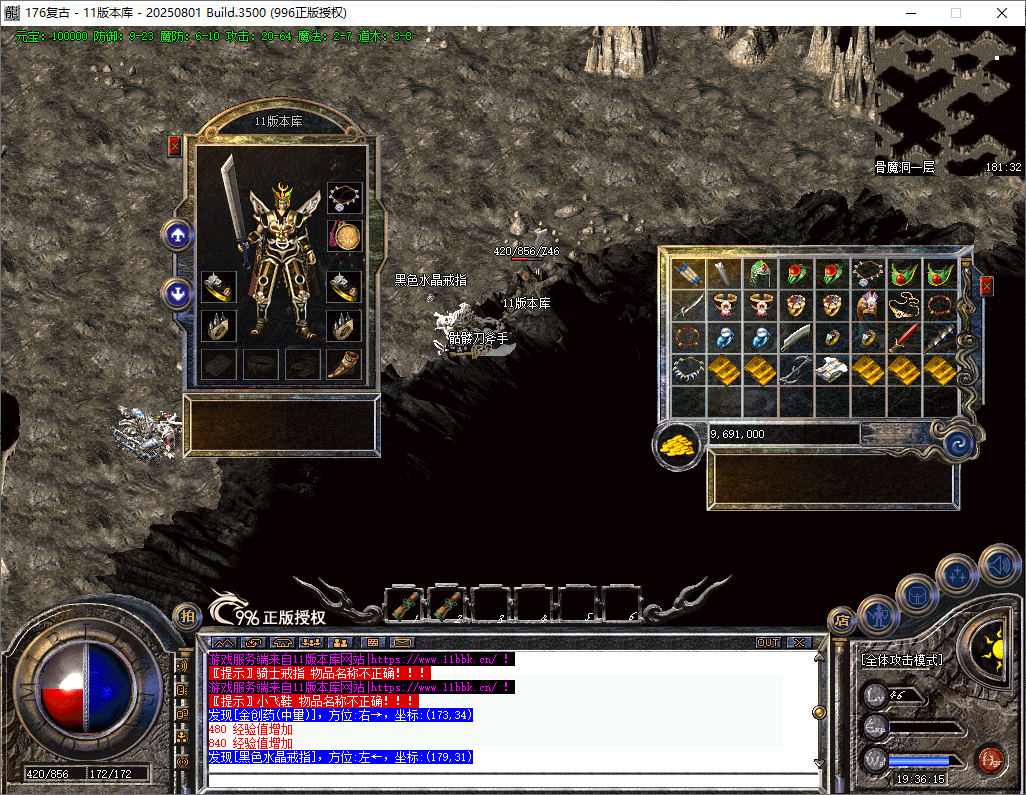Viewport: 1026px width, 795px height.
Task: Click the blue down-arrow button on character panel
Action: tap(178, 294)
